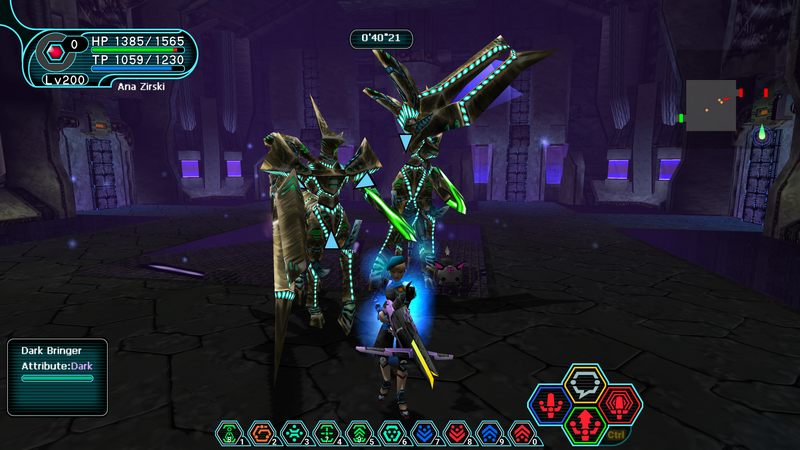Screen dimensions: 800x450
Task: Activate the blue upward chevrons in slot 9
Action: point(489,432)
